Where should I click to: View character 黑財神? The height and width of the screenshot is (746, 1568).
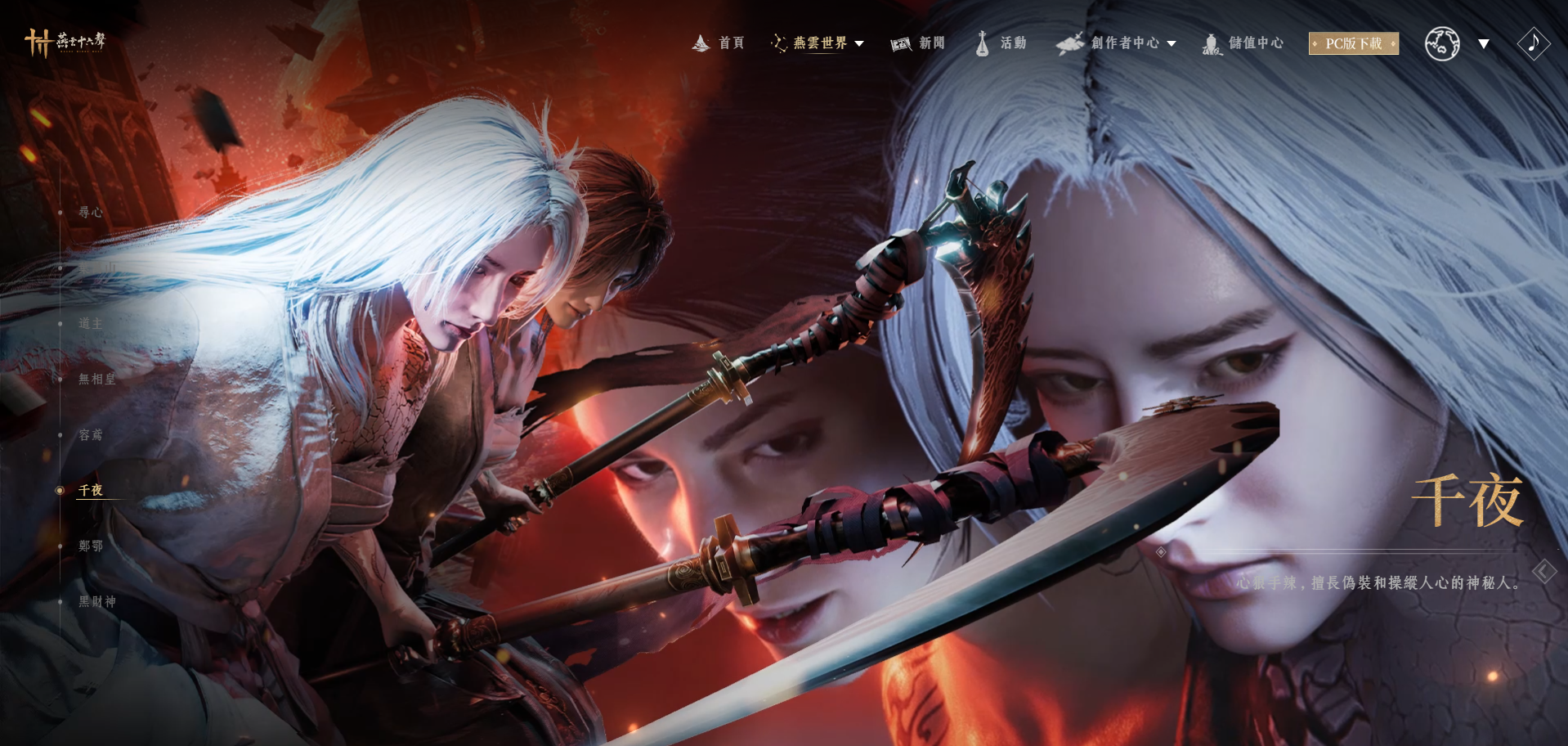[96, 602]
